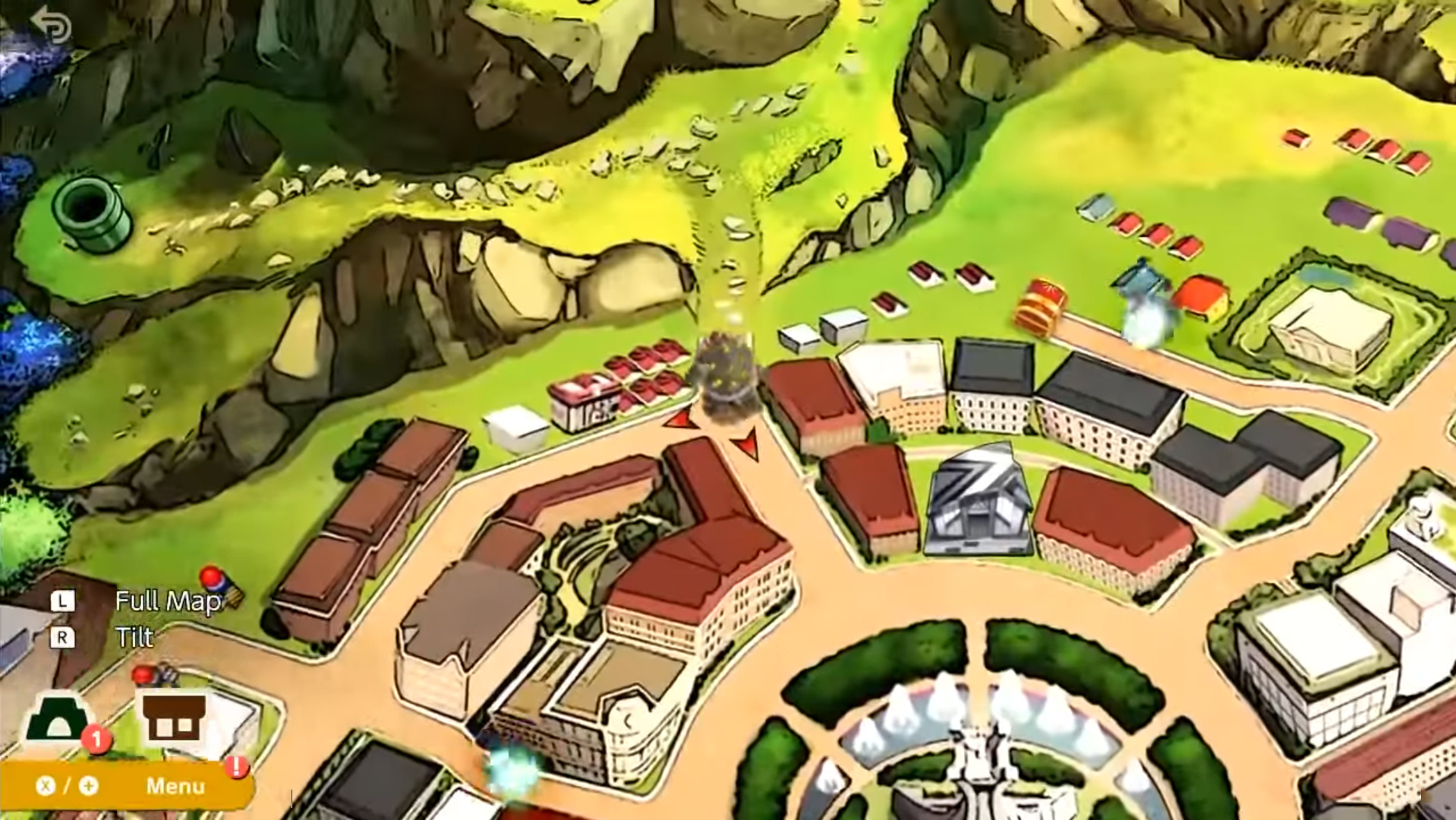
Task: Click the L button prompt beside Full Map
Action: pyautogui.click(x=65, y=602)
